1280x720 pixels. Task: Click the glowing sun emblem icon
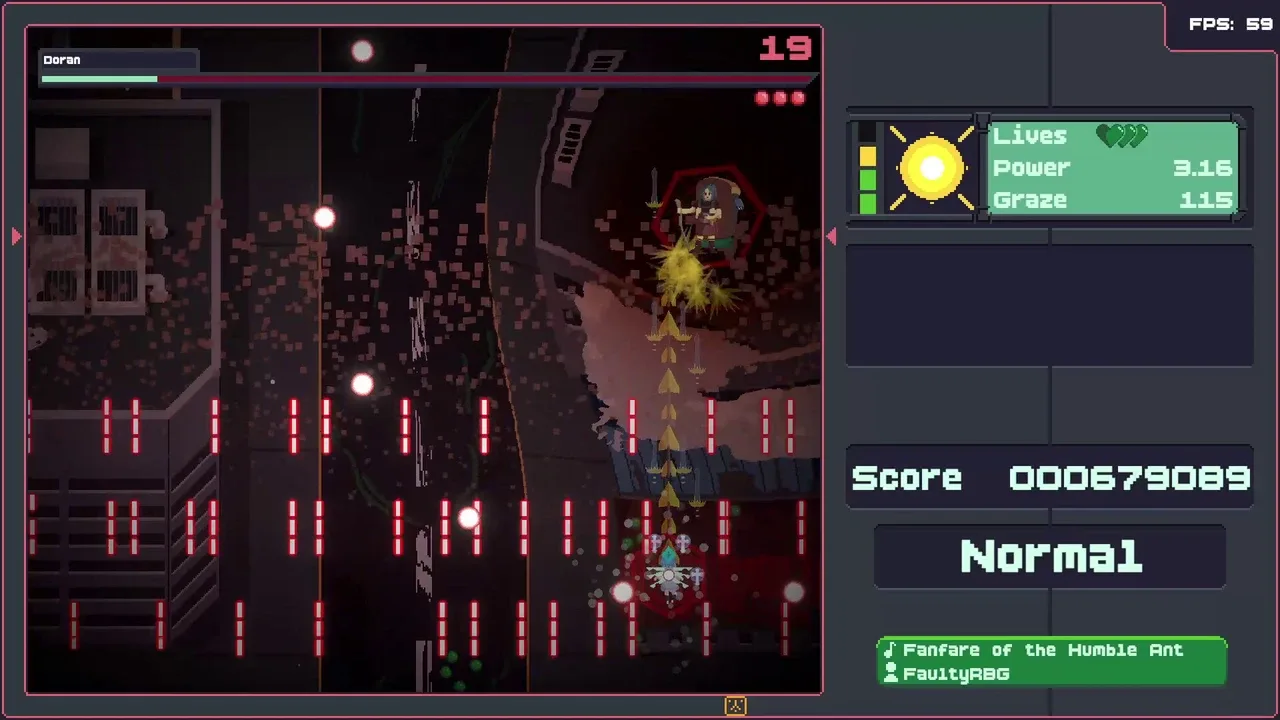coord(931,168)
